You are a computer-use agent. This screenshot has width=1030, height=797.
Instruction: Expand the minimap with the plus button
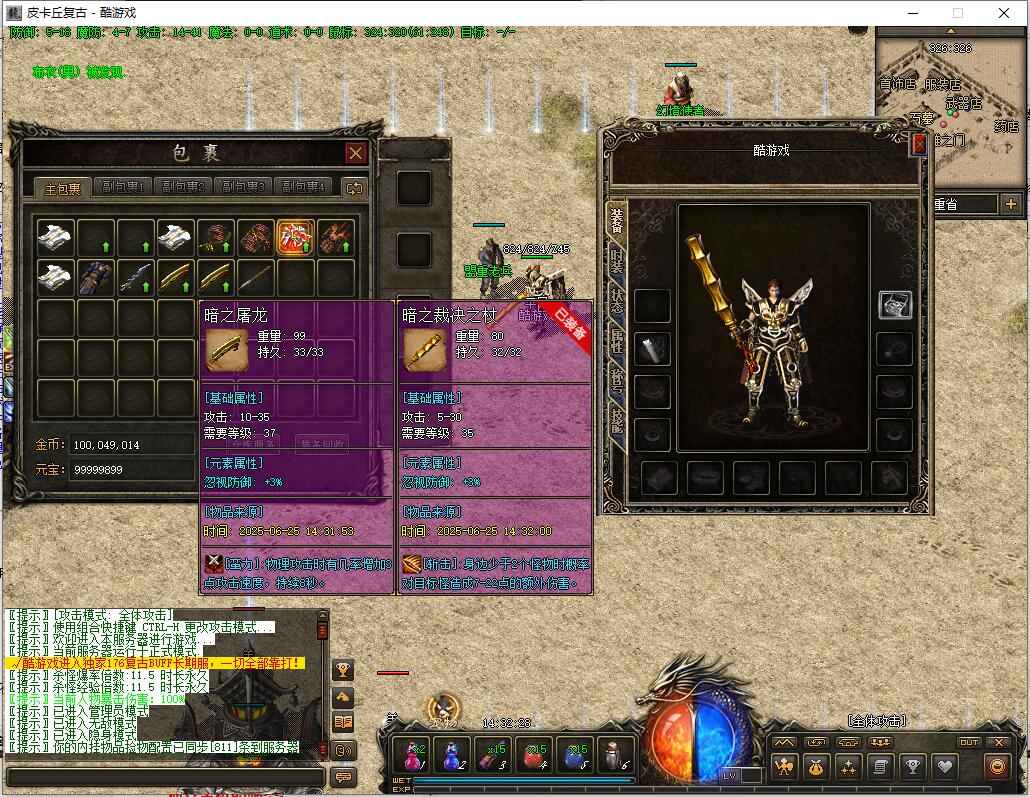1010,204
